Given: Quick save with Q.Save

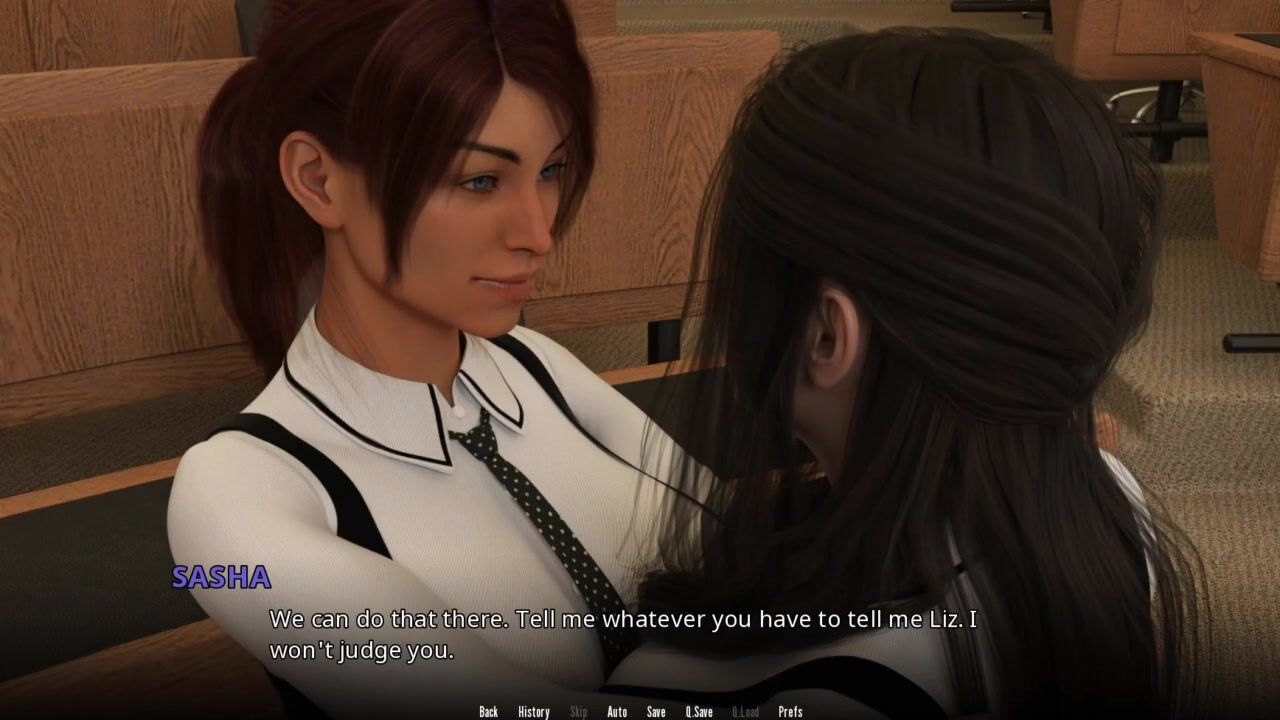Looking at the screenshot, I should [x=699, y=712].
